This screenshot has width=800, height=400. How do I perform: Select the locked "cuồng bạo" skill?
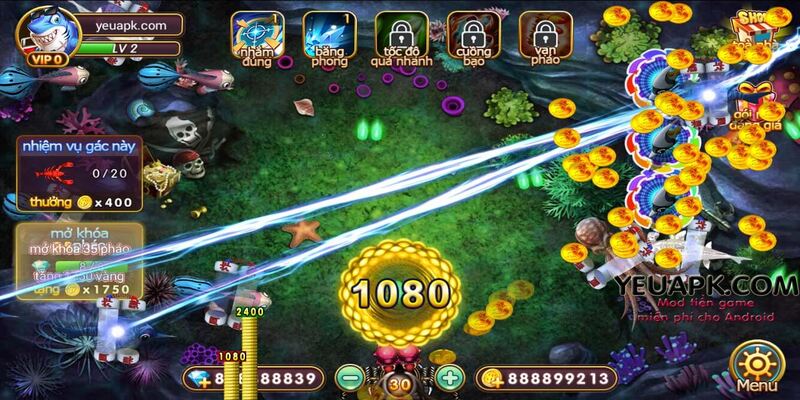click(x=473, y=36)
